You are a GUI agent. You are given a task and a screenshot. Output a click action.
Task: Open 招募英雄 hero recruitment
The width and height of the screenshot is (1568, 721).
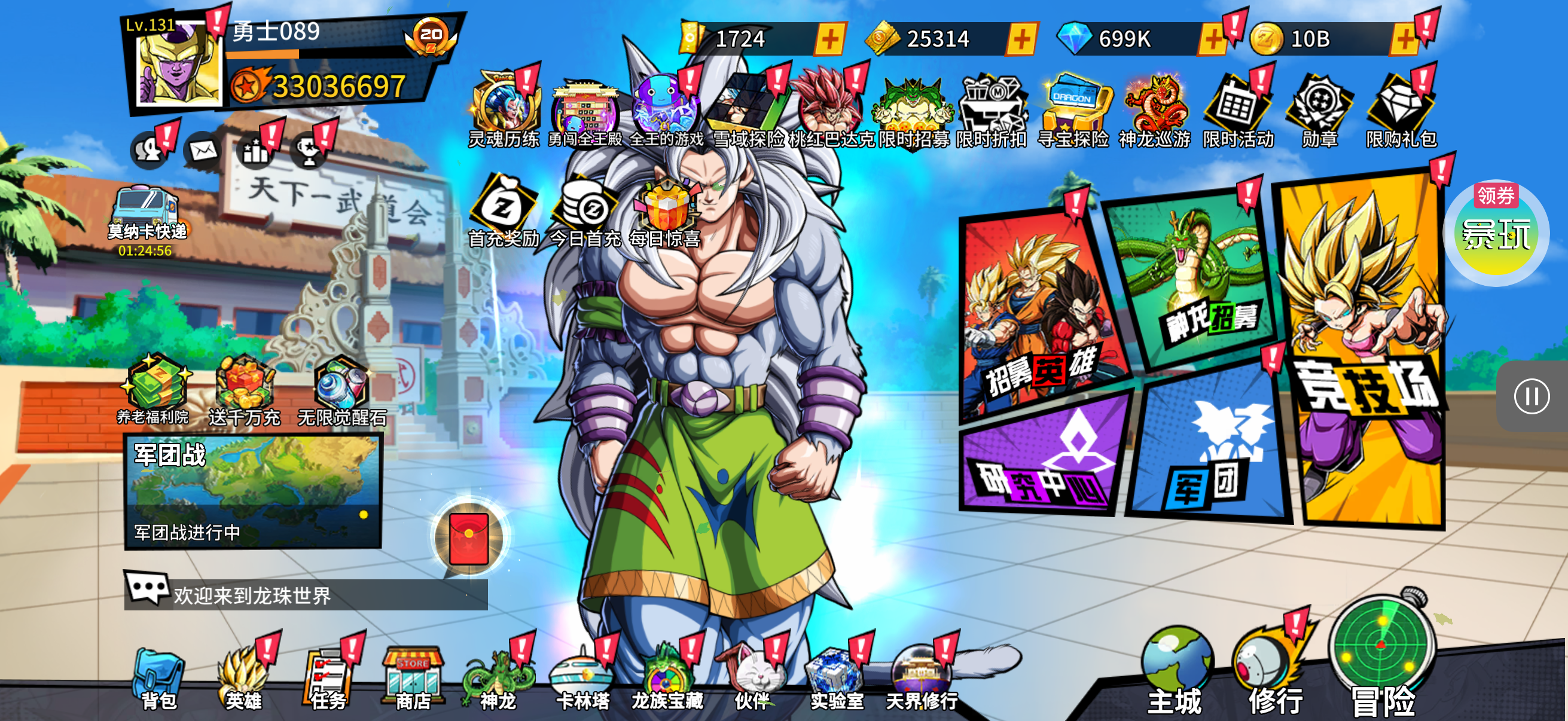point(1041,316)
